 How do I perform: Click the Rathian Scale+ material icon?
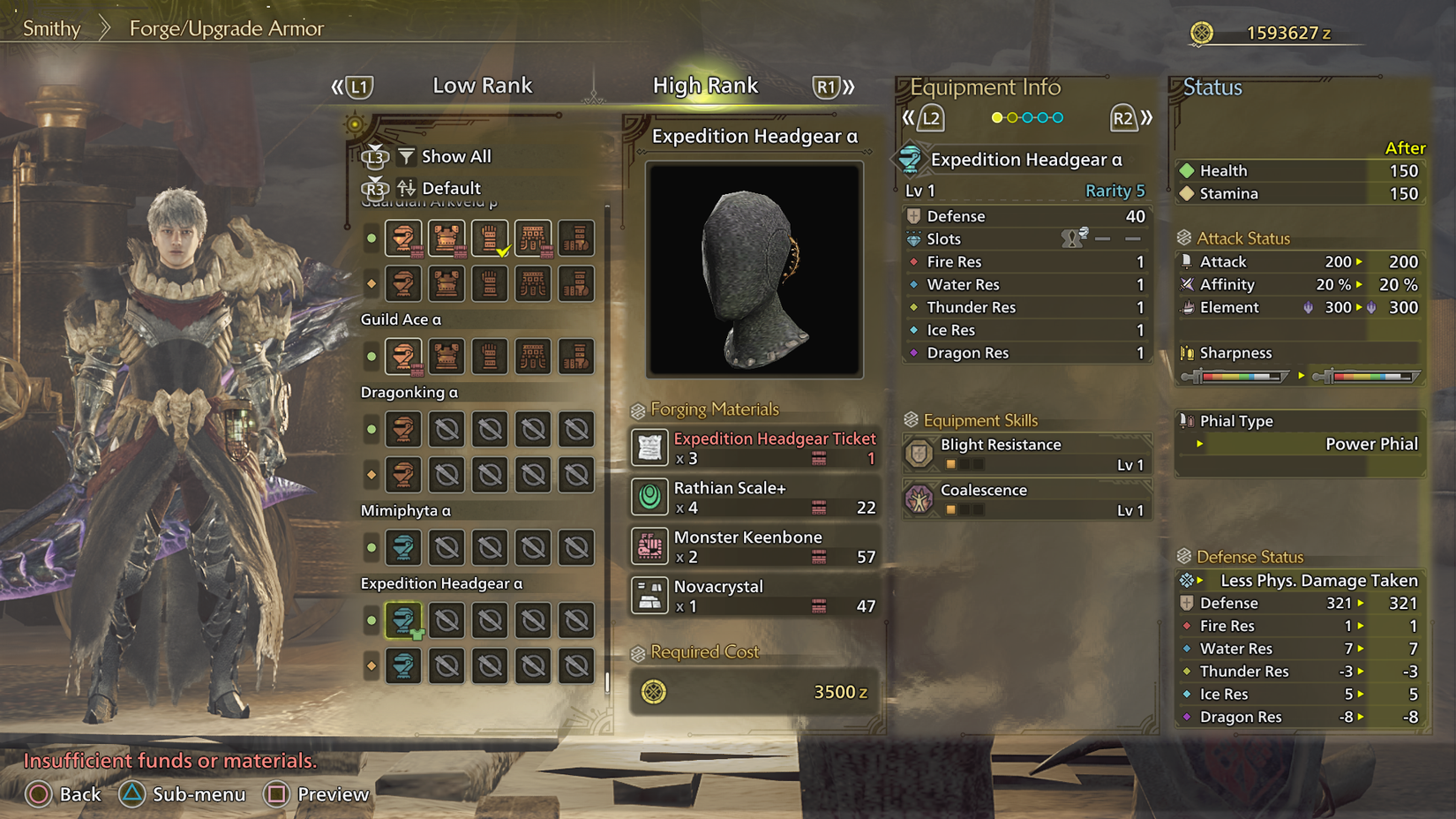click(x=649, y=497)
